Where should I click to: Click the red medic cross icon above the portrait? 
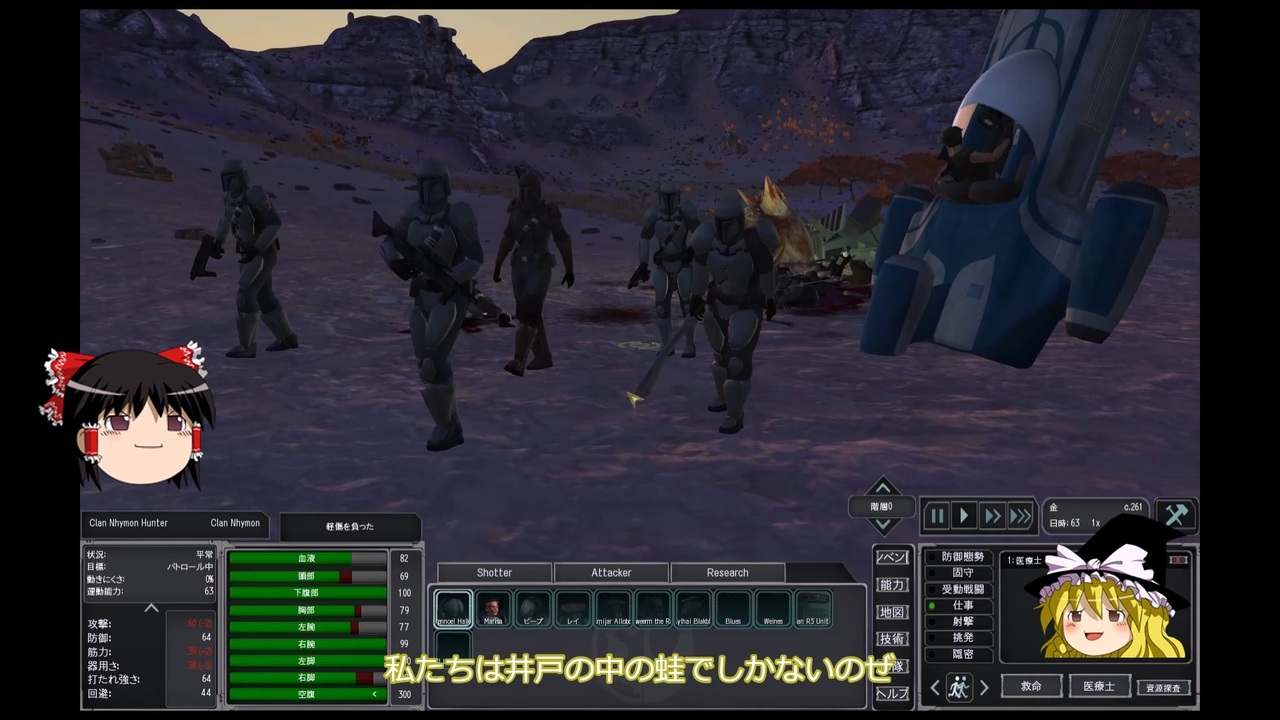pyautogui.click(x=1178, y=559)
